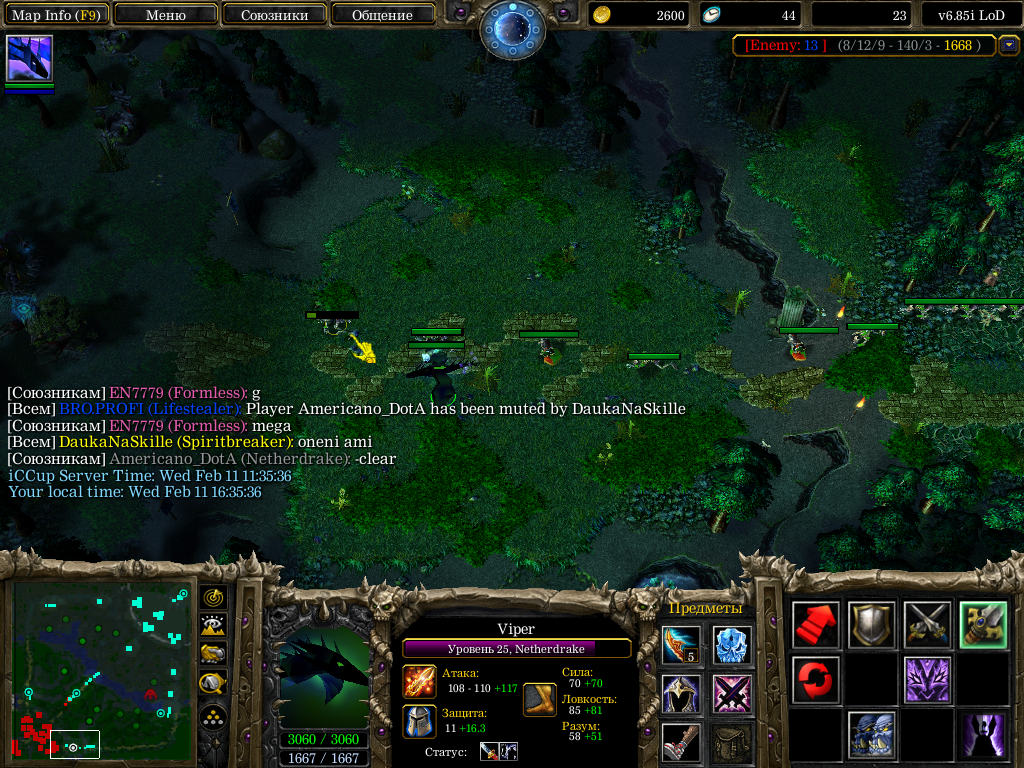Image resolution: width=1024 pixels, height=768 pixels.
Task: Expand the enemy scoreboard arrow button
Action: coord(1009,45)
